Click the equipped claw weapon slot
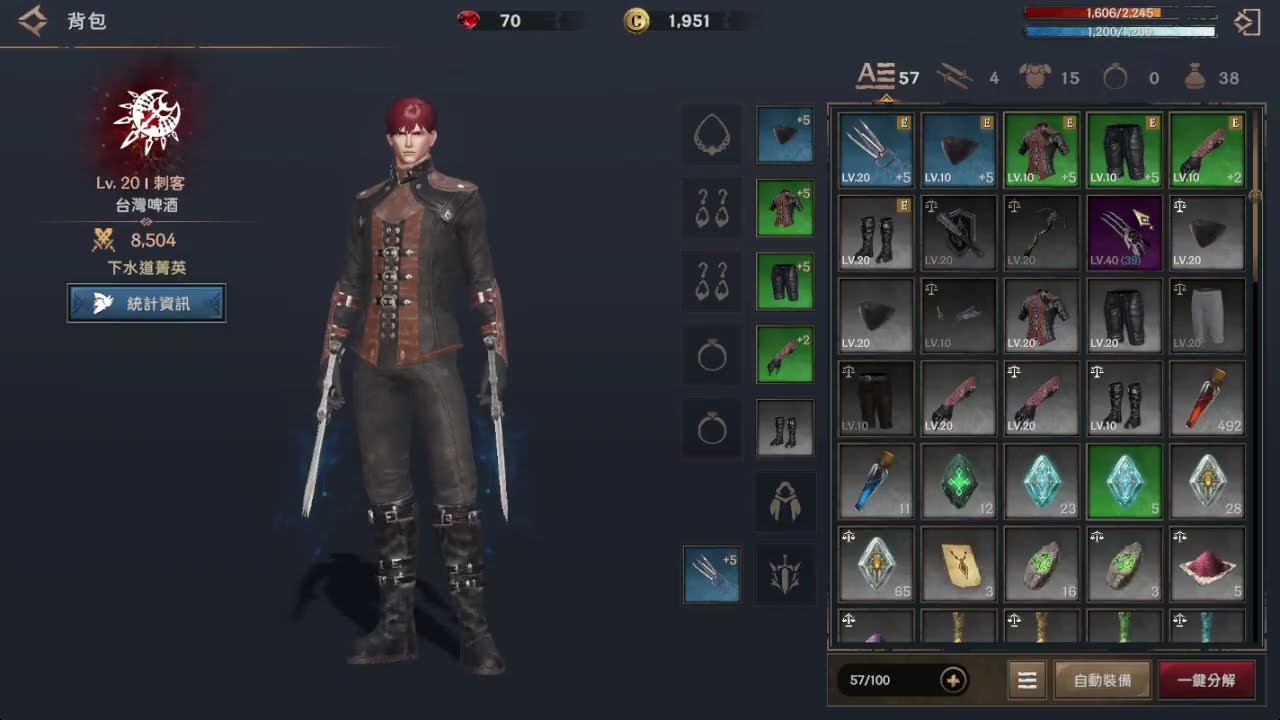1280x720 pixels. [712, 574]
